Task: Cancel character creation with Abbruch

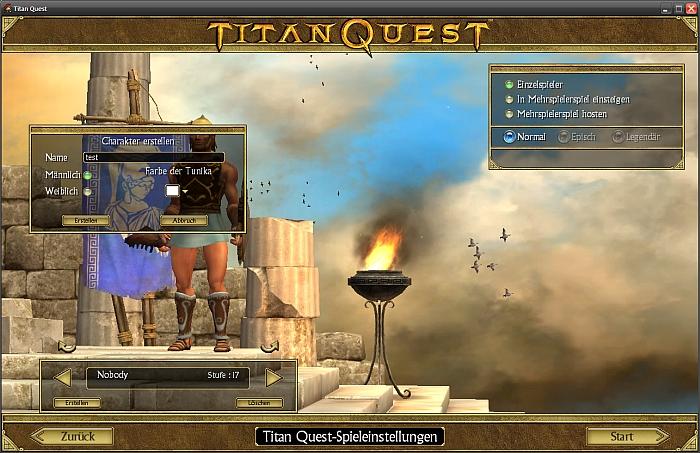Action: coord(183,220)
